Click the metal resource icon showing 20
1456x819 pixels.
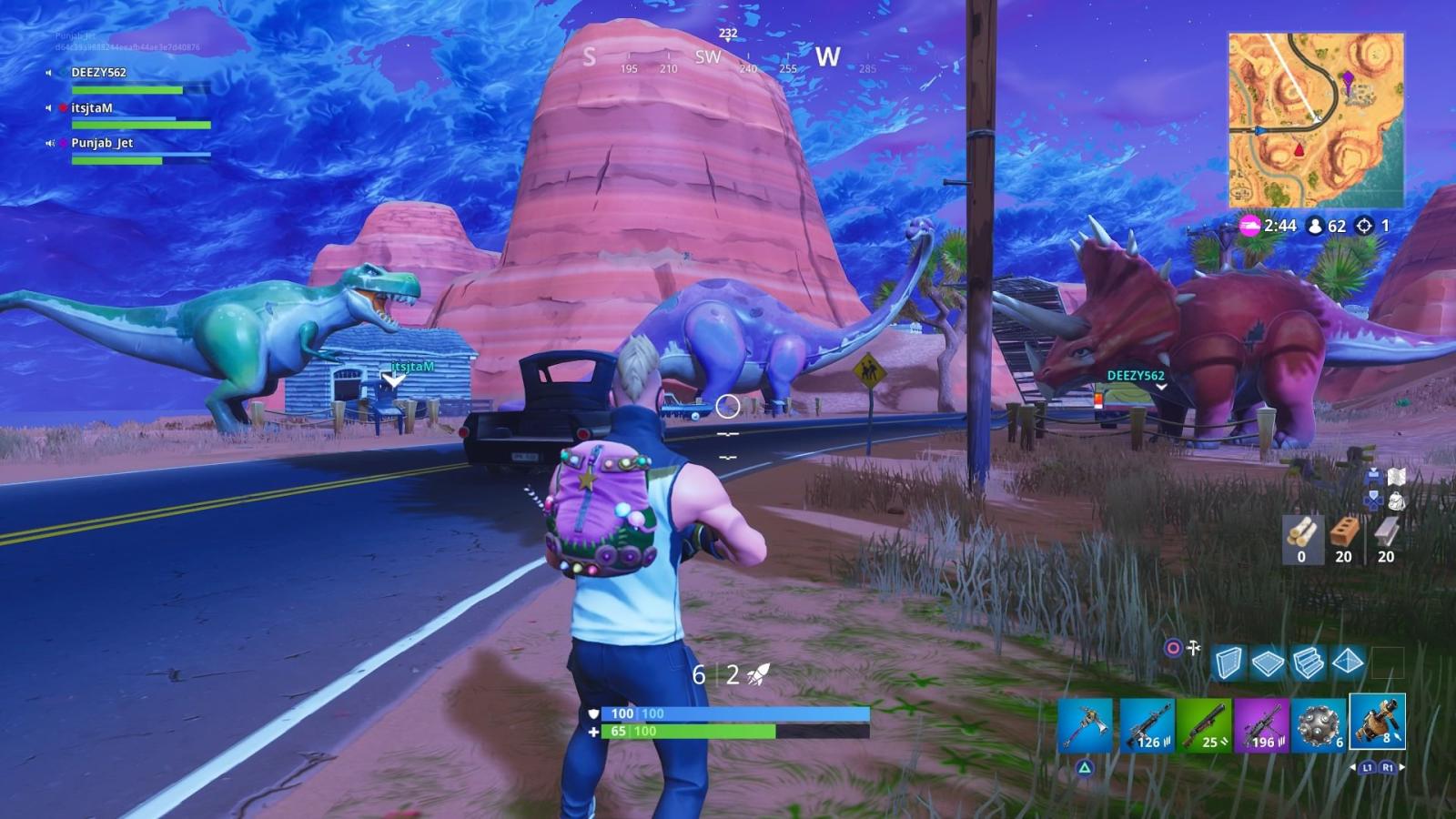1387,531
